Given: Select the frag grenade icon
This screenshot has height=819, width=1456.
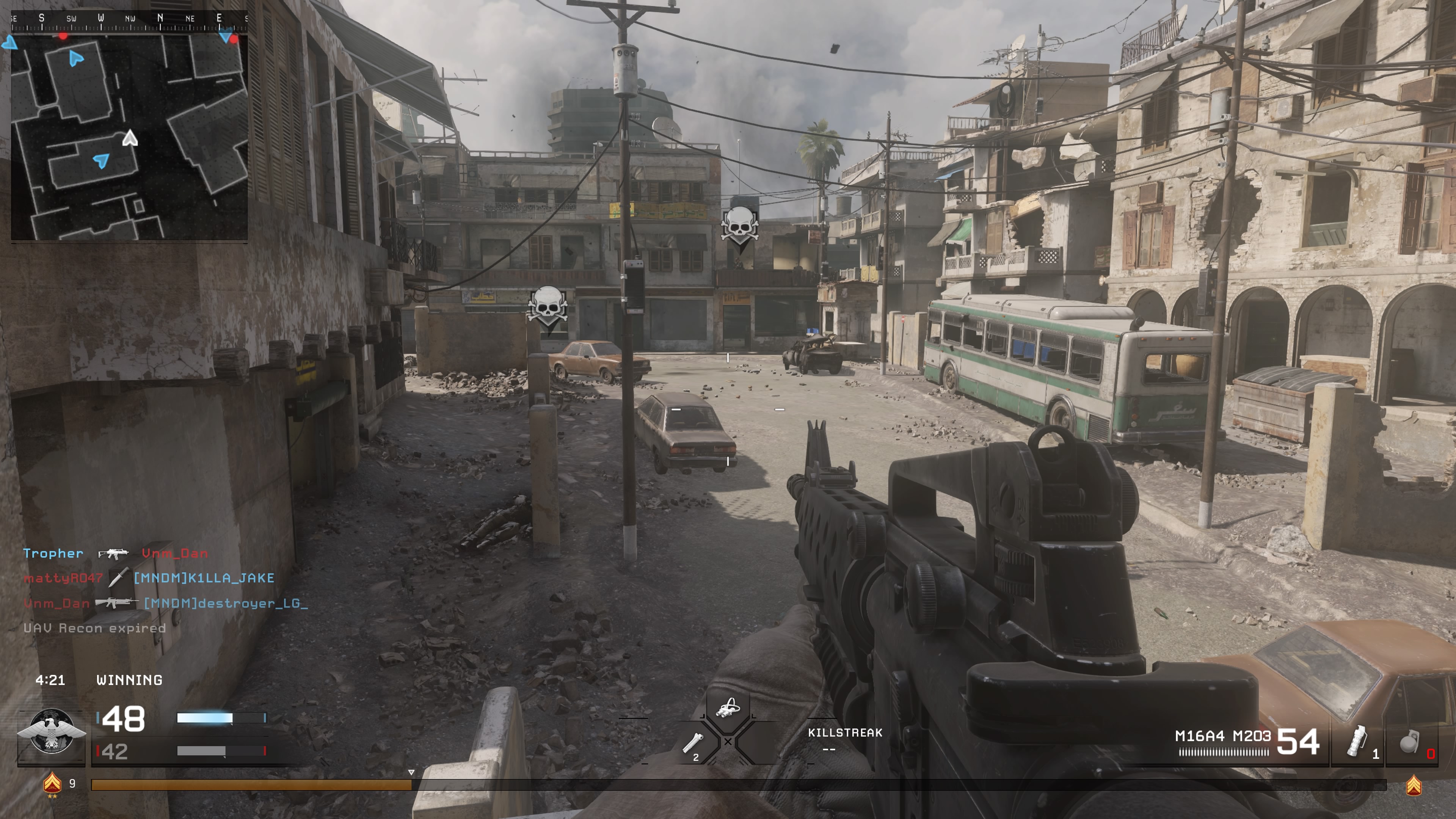Looking at the screenshot, I should click(x=1409, y=743).
